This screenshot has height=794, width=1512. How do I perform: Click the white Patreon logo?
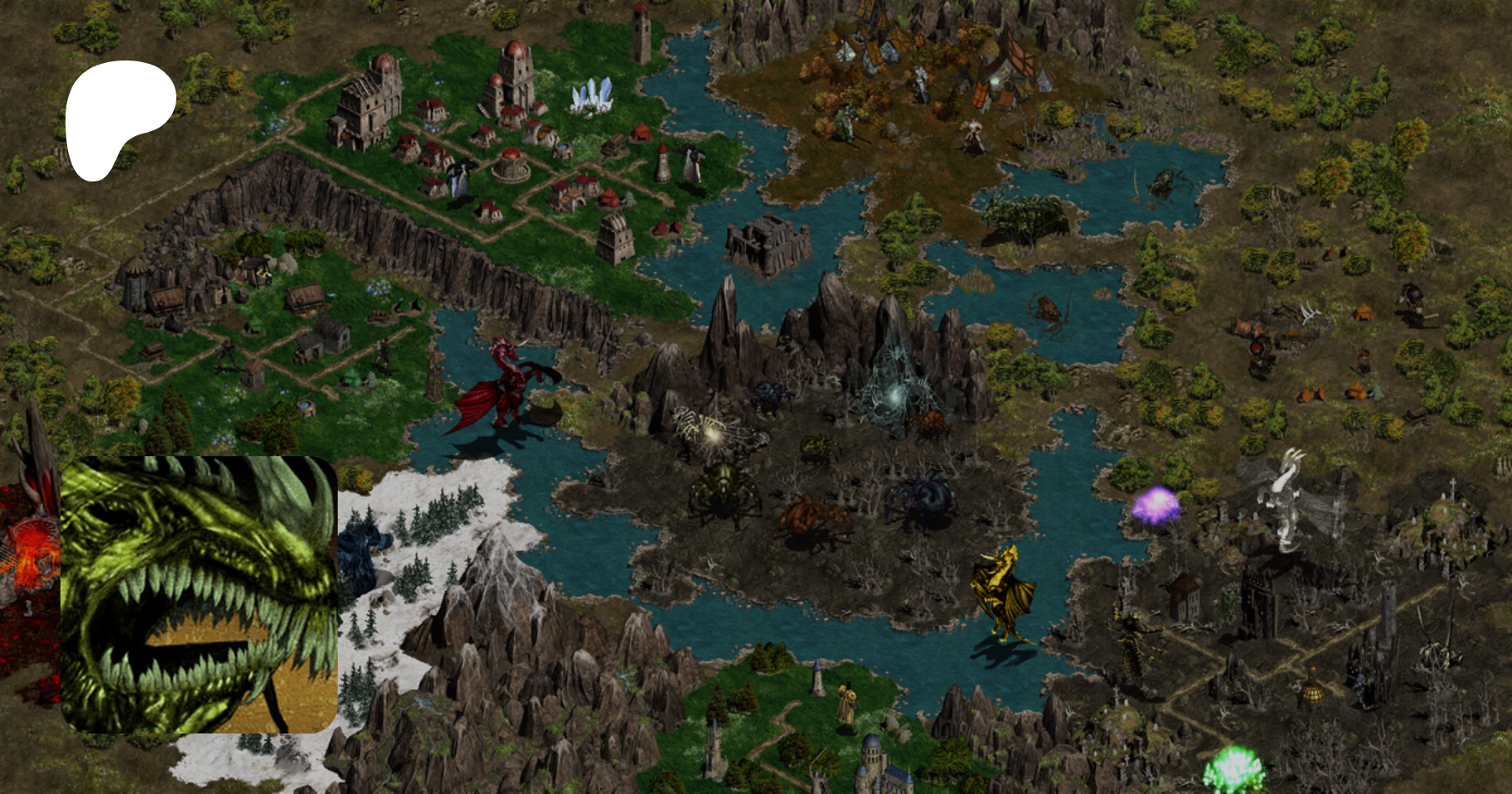(118, 116)
